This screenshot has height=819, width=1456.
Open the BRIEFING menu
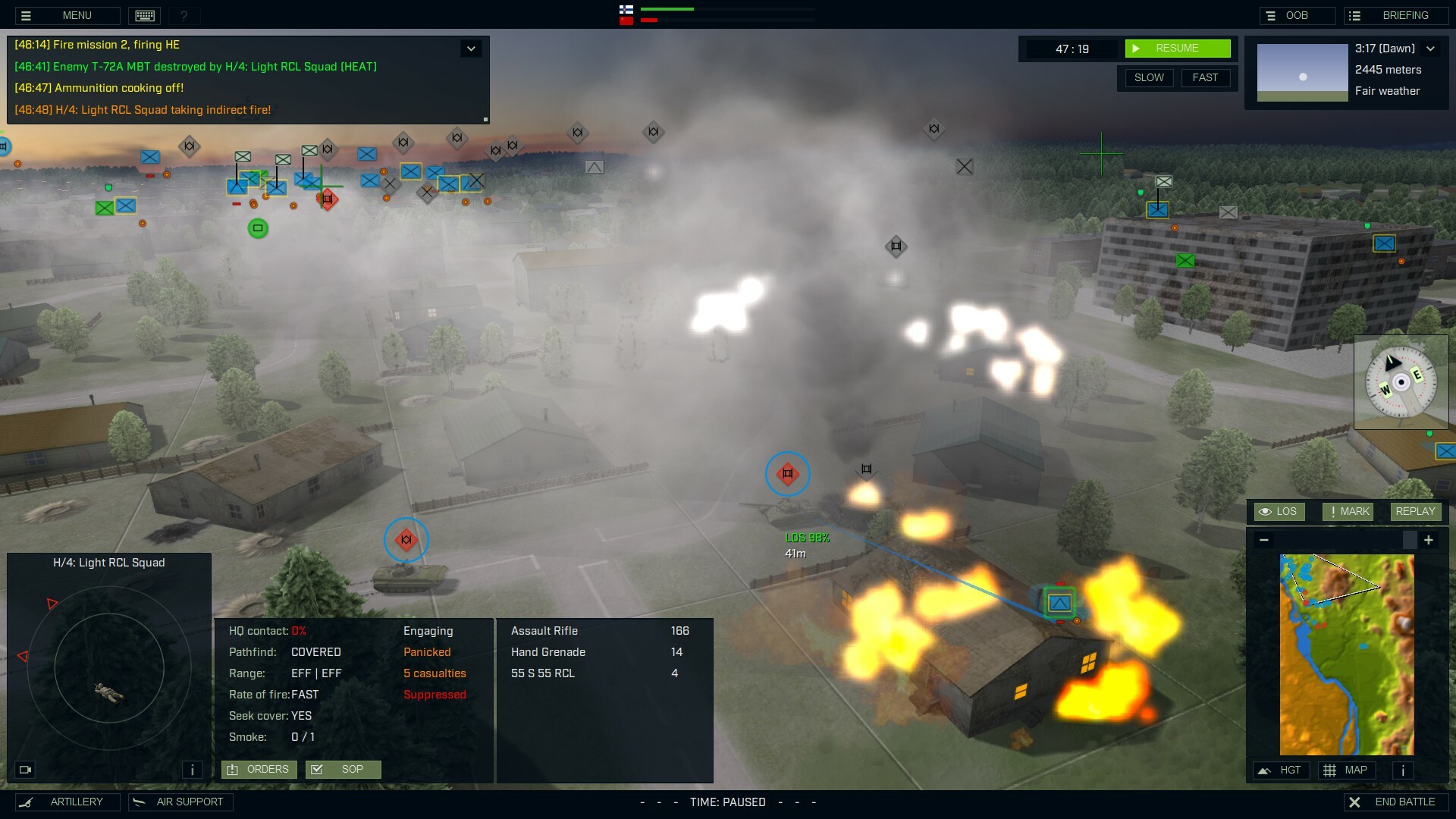[1395, 15]
